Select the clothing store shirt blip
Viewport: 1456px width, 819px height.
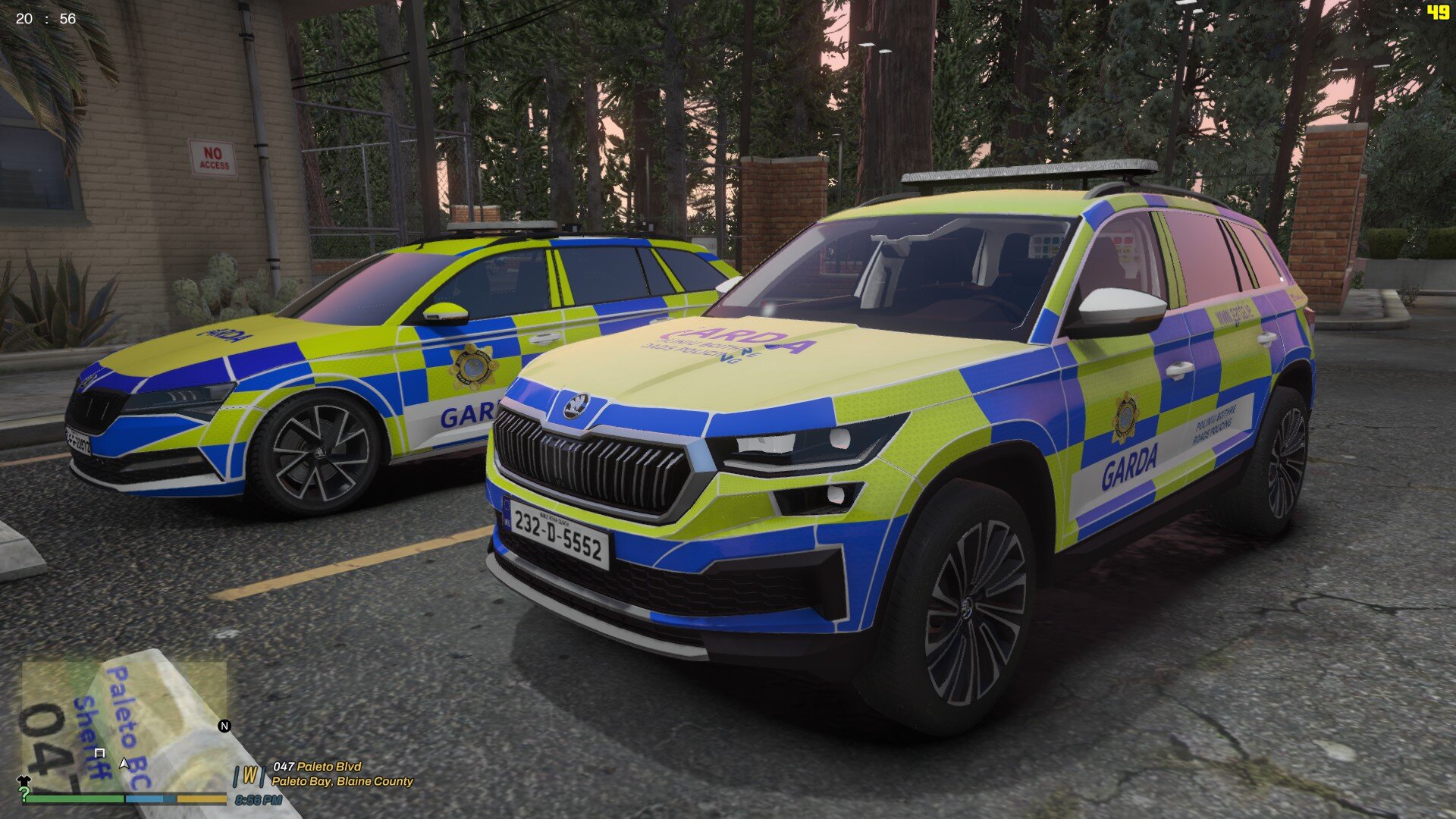pyautogui.click(x=23, y=780)
